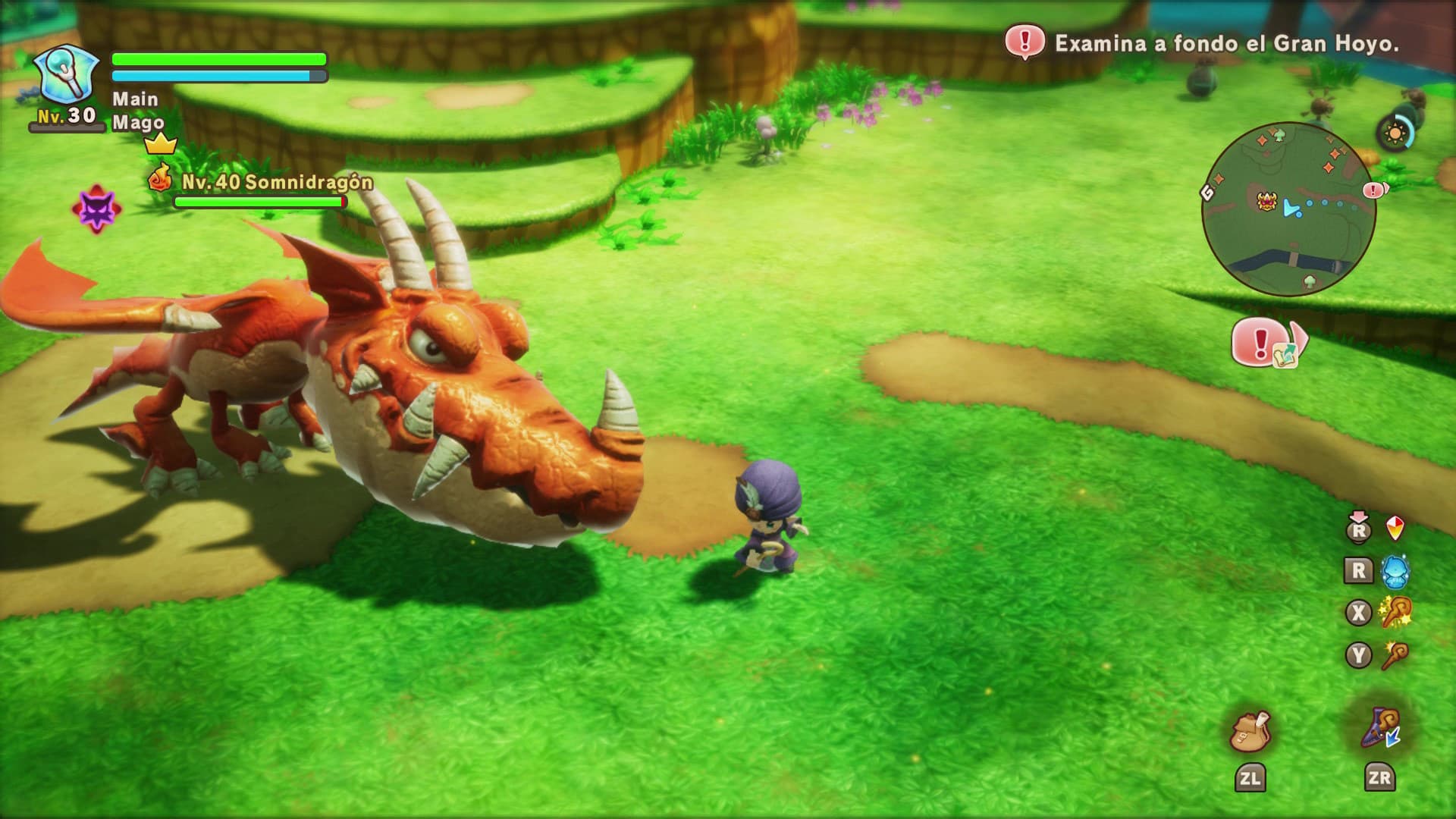Toggle the boss marker on the minimap
The height and width of the screenshot is (819, 1456).
pos(1267,202)
